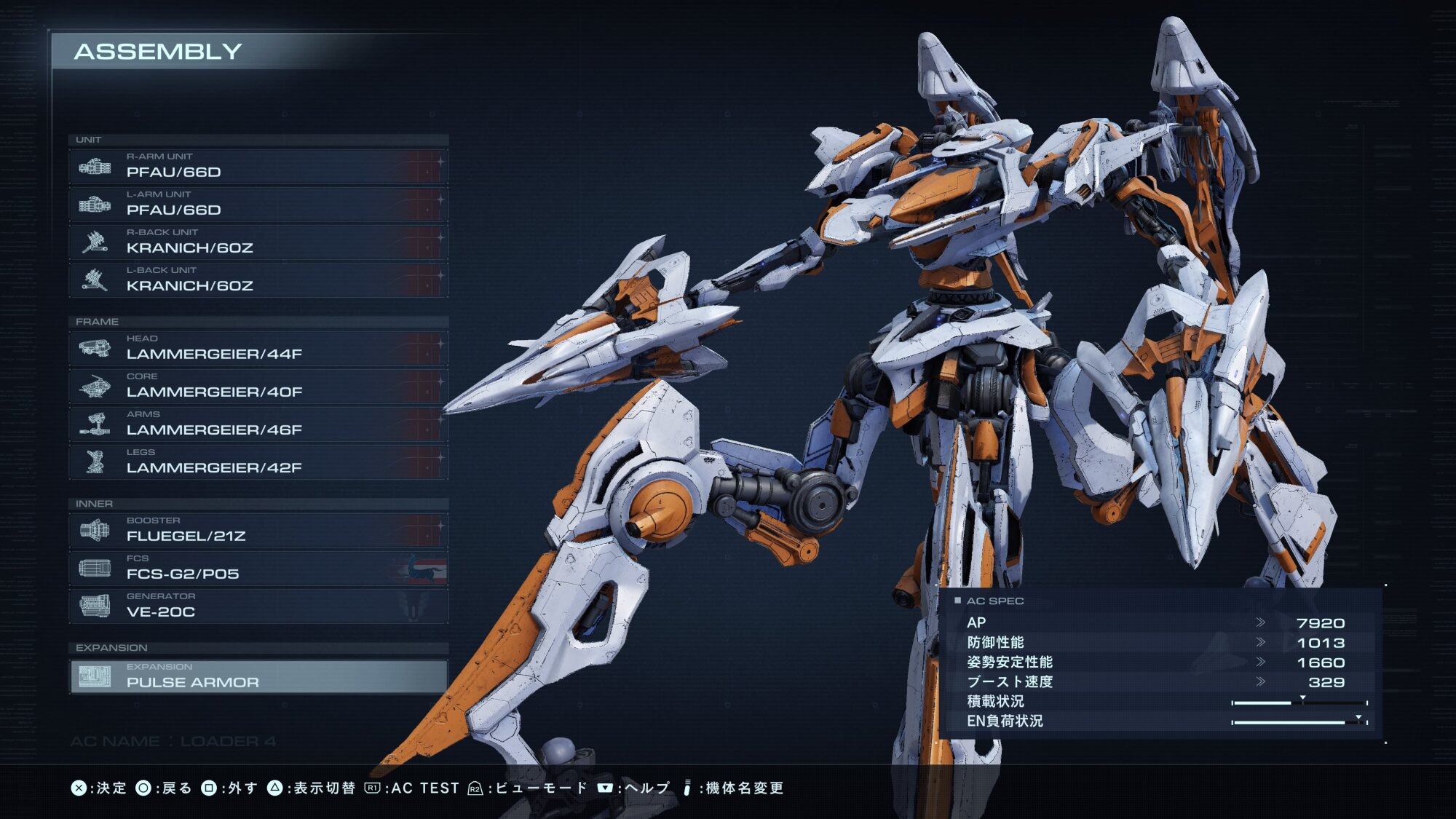Select the LEGS part LAMMERGEIER/42F
The image size is (1456, 819).
coord(258,462)
